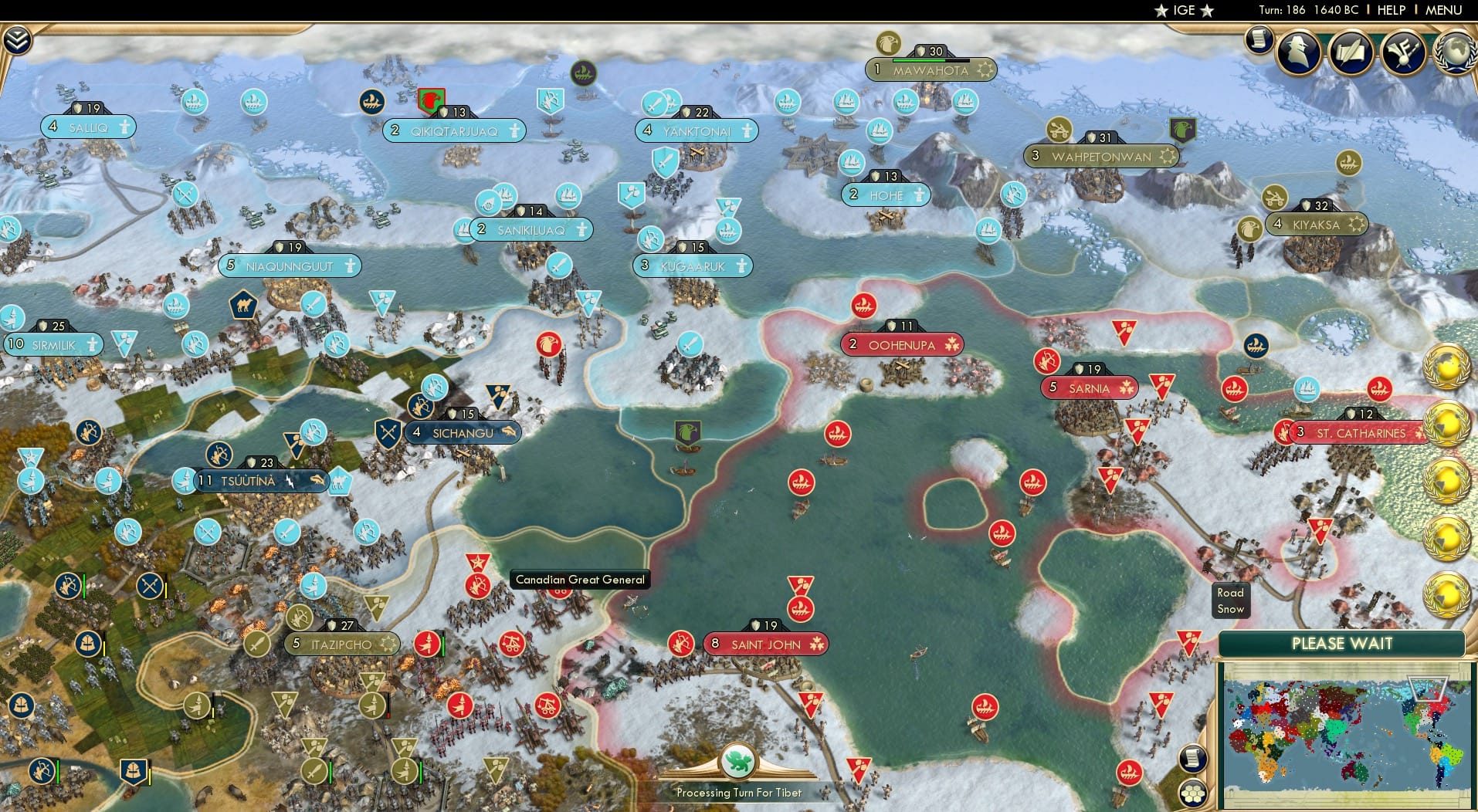This screenshot has height=812, width=1478.
Task: Select the Sarnia city banner
Action: 1089,387
